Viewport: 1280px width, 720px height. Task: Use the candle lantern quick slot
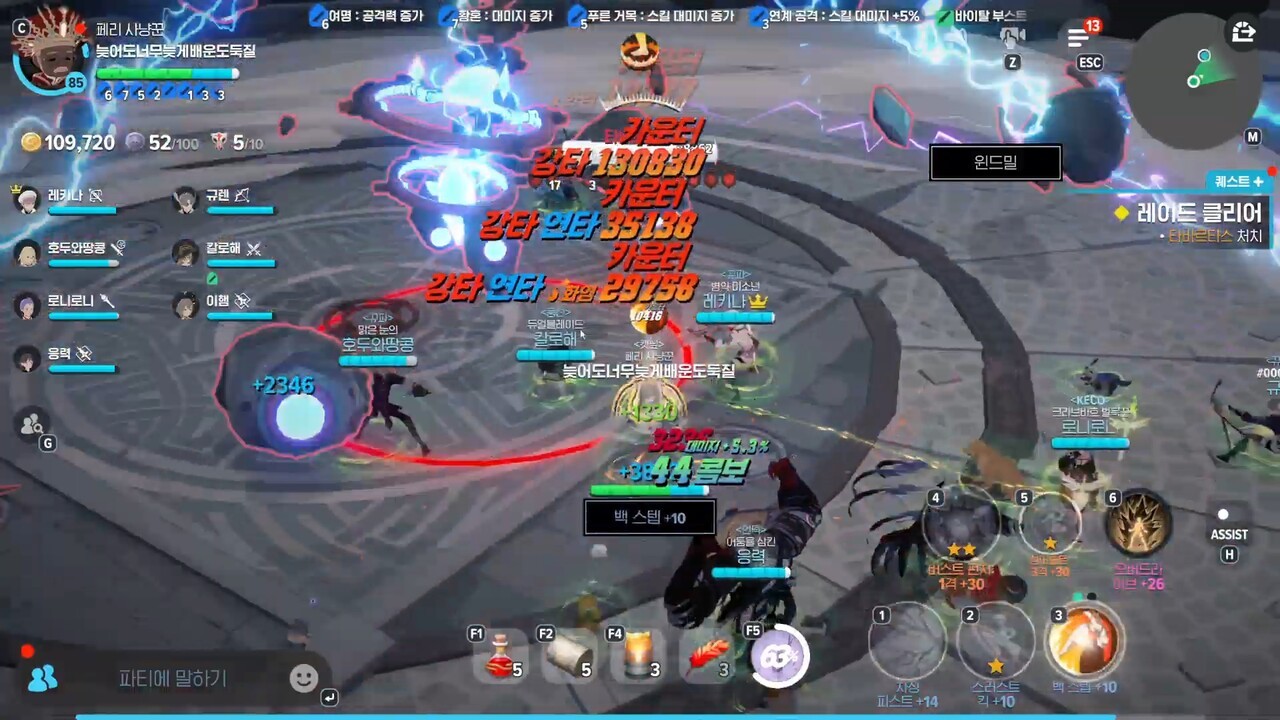pos(638,656)
